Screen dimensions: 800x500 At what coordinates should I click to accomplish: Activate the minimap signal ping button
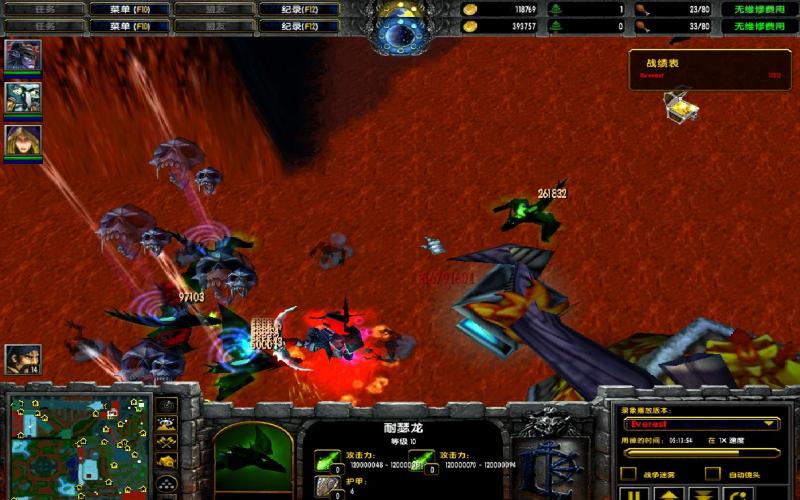pos(168,405)
